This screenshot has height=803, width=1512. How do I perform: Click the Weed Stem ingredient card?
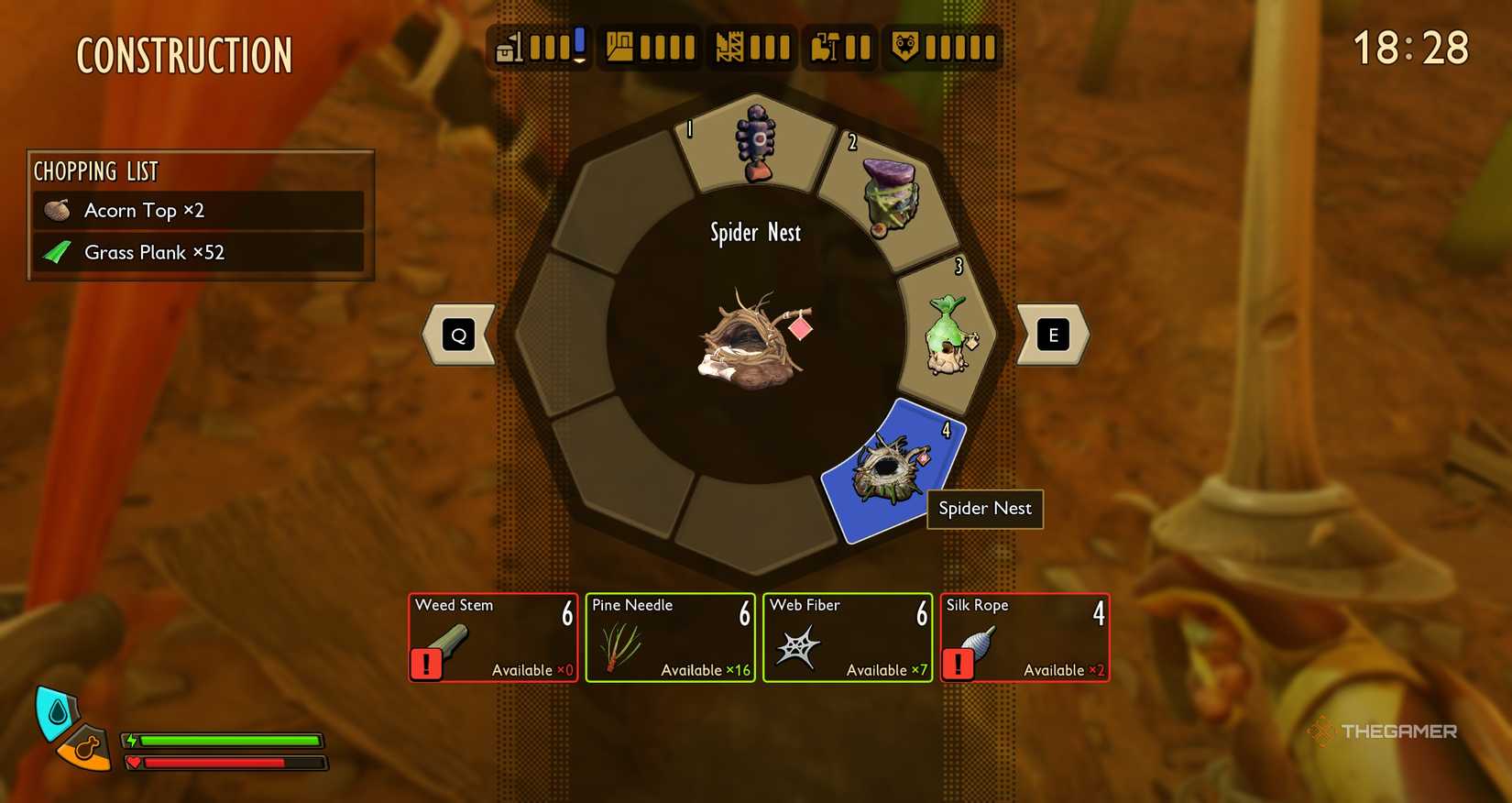[x=493, y=638]
